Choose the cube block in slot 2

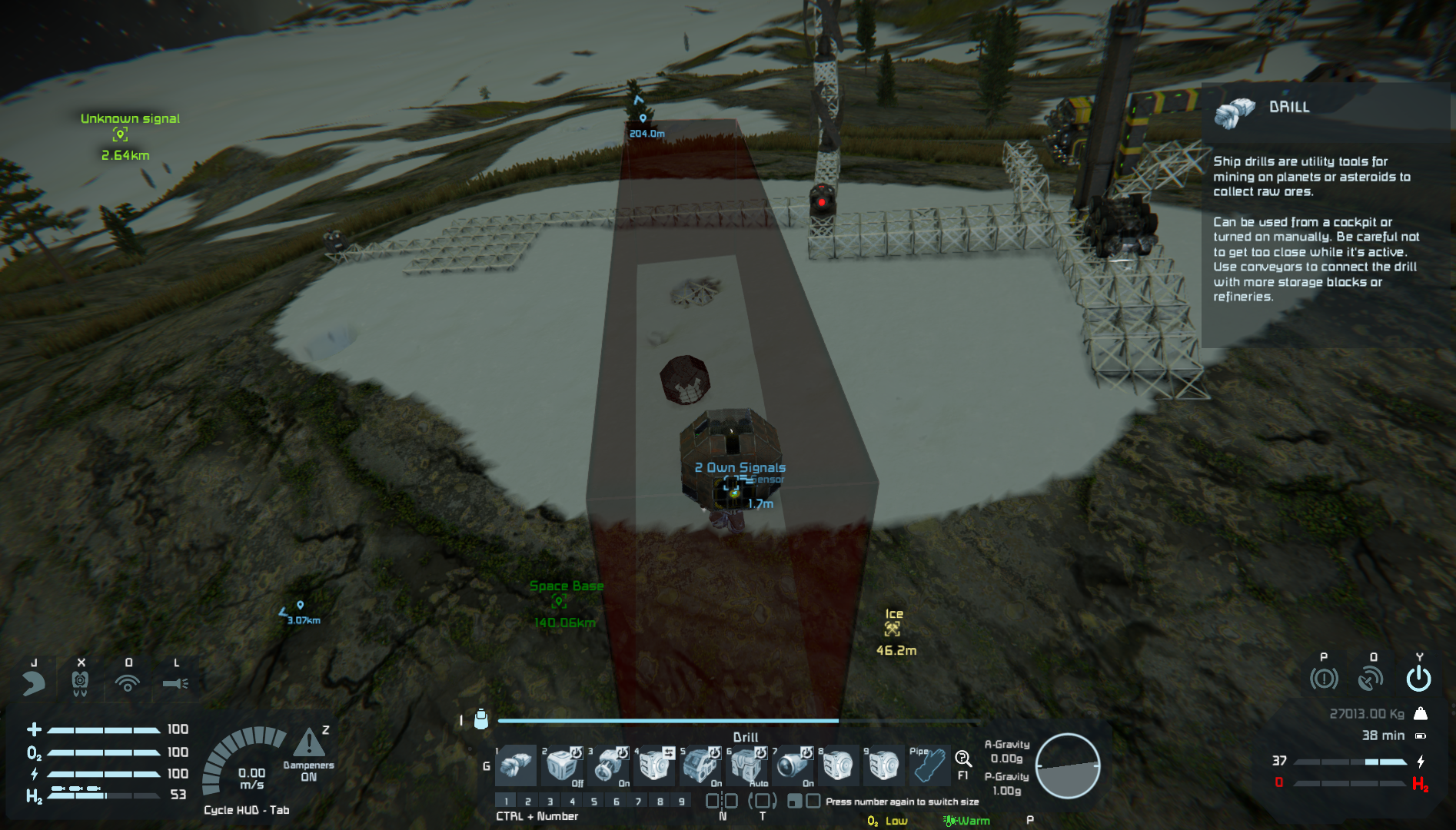coord(562,765)
